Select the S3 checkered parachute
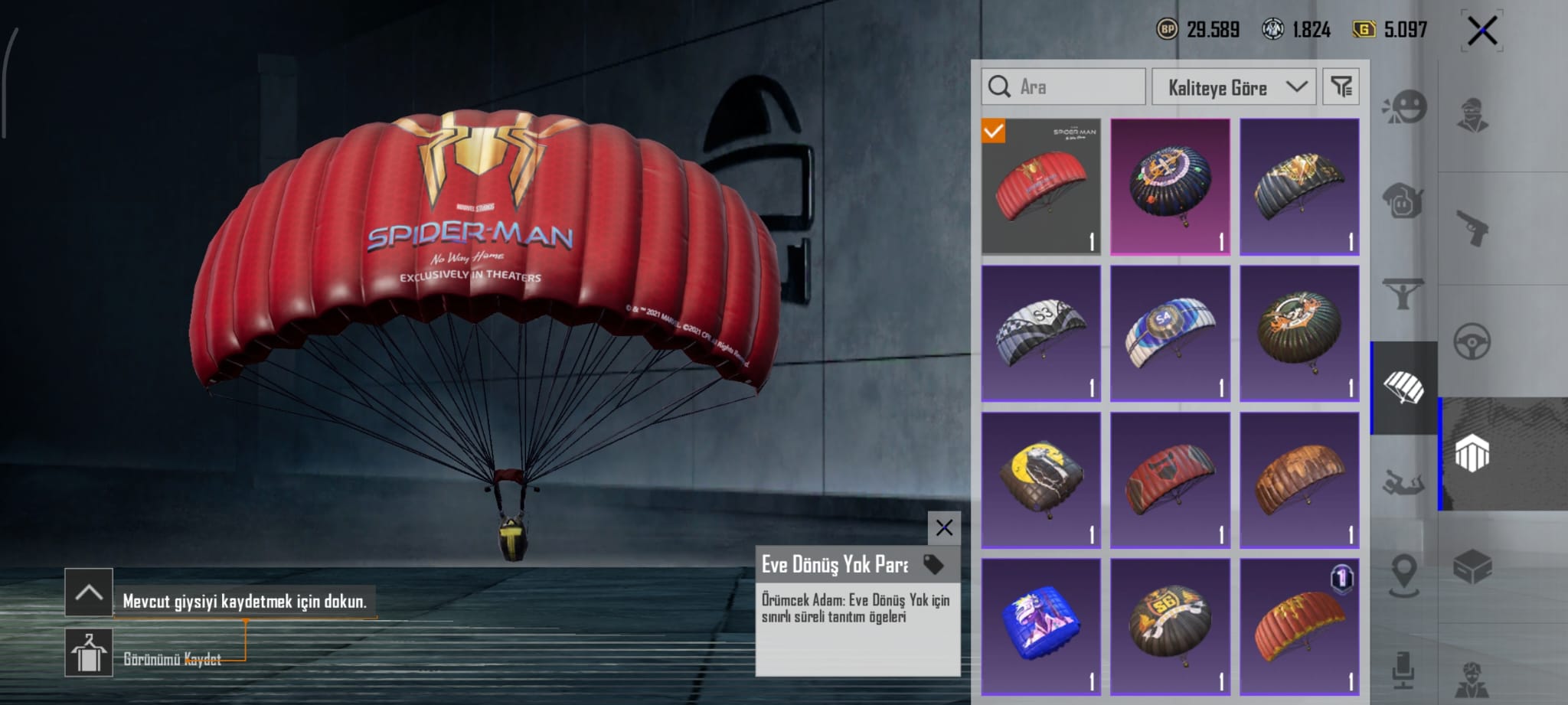The image size is (1568, 705). pyautogui.click(x=1040, y=333)
